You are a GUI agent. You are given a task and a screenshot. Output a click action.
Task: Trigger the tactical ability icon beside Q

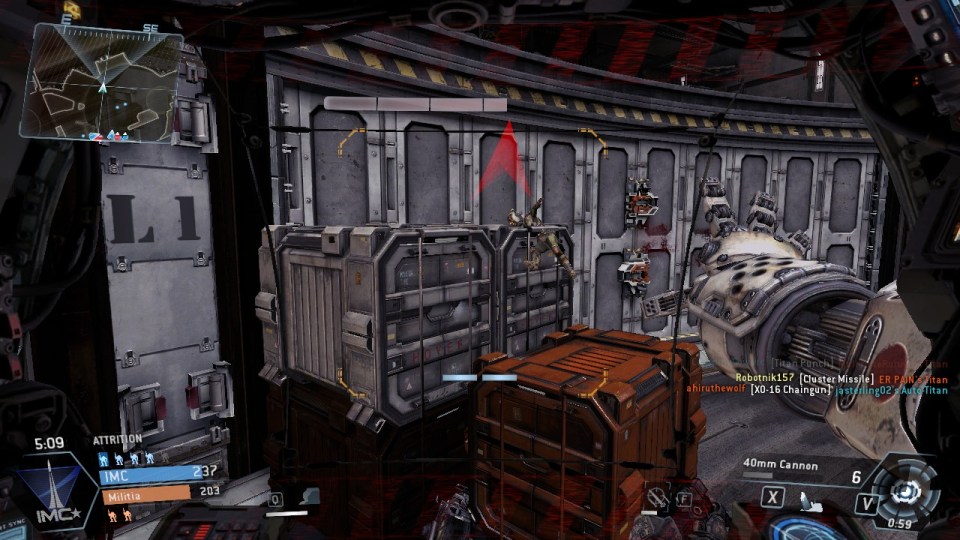click(x=310, y=496)
